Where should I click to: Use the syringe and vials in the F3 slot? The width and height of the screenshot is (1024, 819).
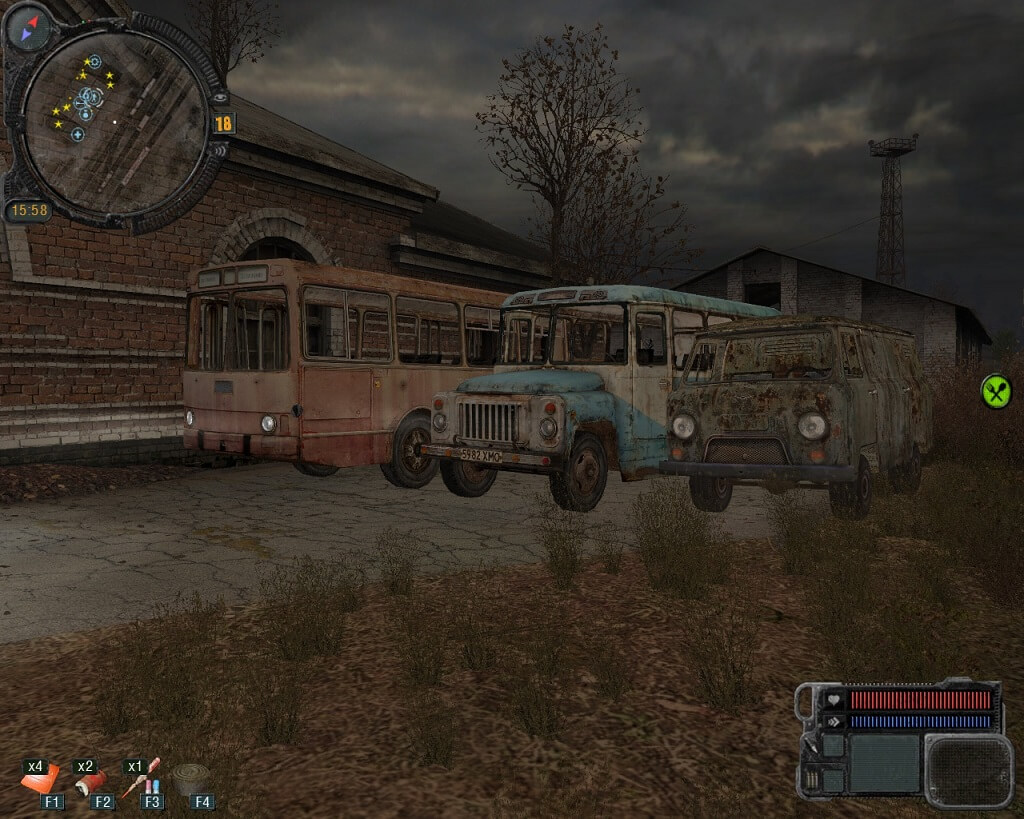[142, 777]
